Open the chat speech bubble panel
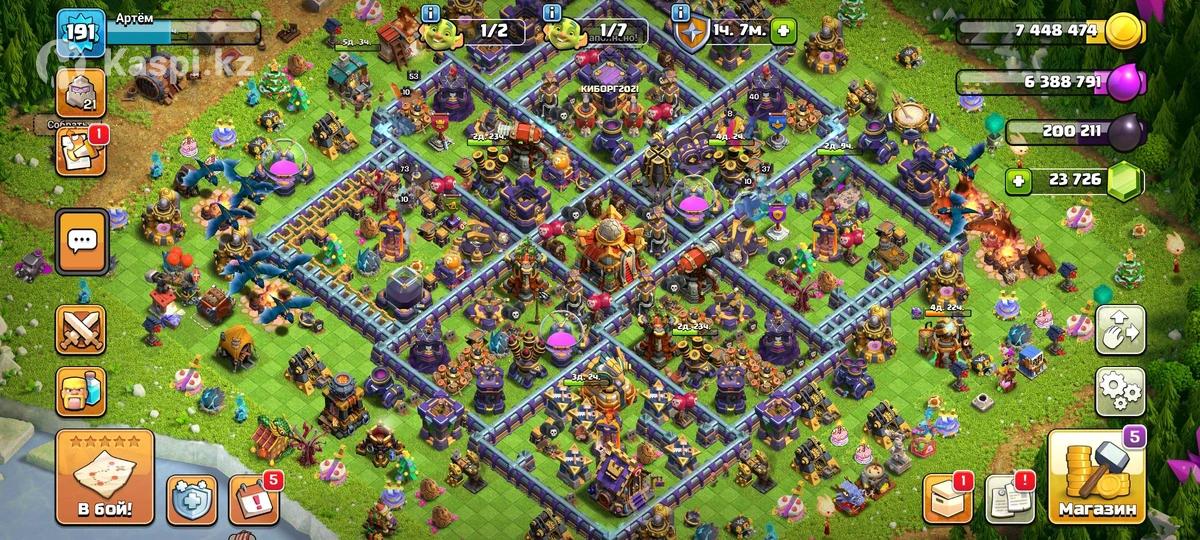This screenshot has width=1200, height=540. pos(81,242)
